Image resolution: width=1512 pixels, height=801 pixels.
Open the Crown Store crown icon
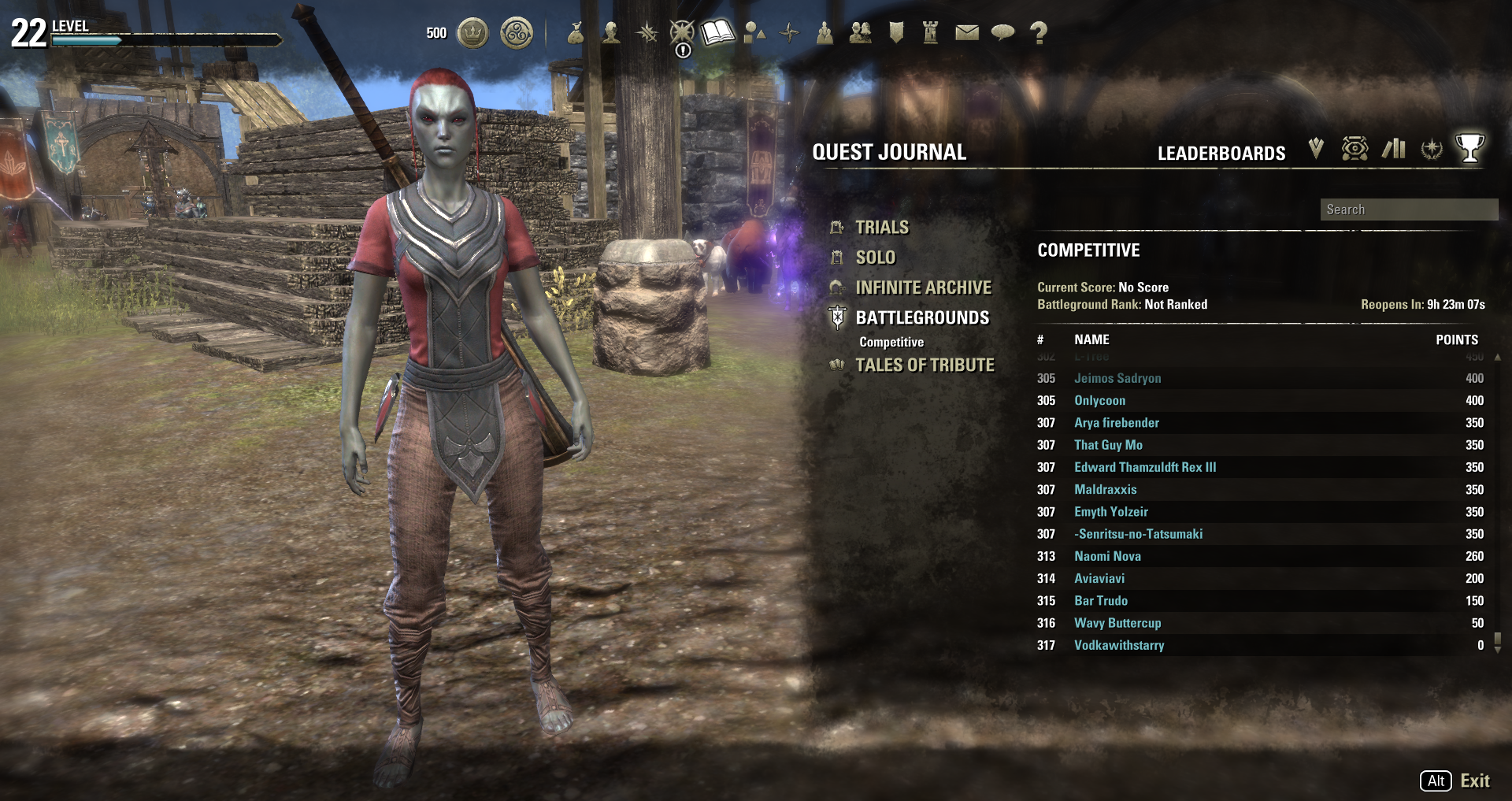pos(472,33)
